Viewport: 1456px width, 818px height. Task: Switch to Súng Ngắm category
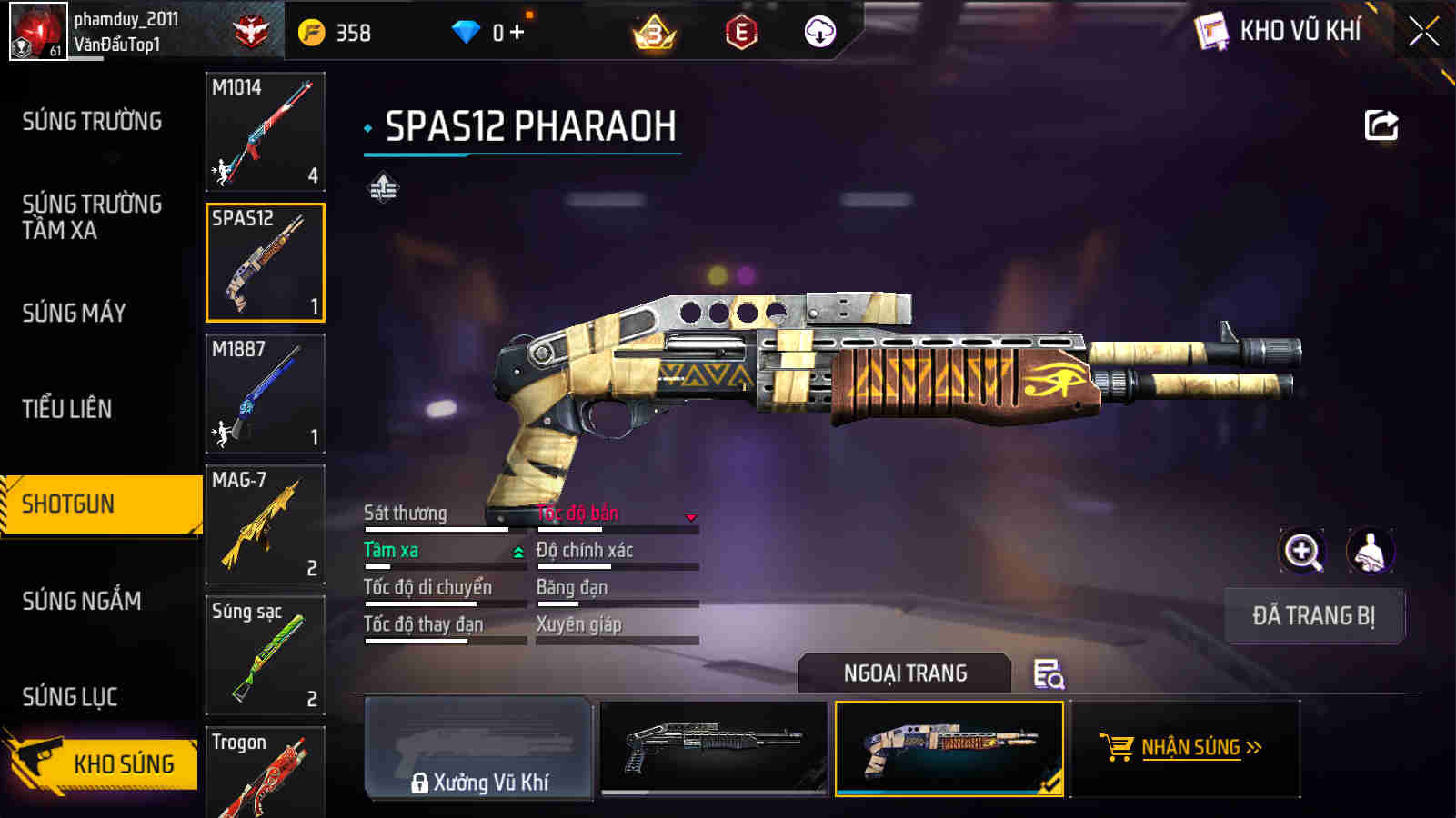point(82,601)
